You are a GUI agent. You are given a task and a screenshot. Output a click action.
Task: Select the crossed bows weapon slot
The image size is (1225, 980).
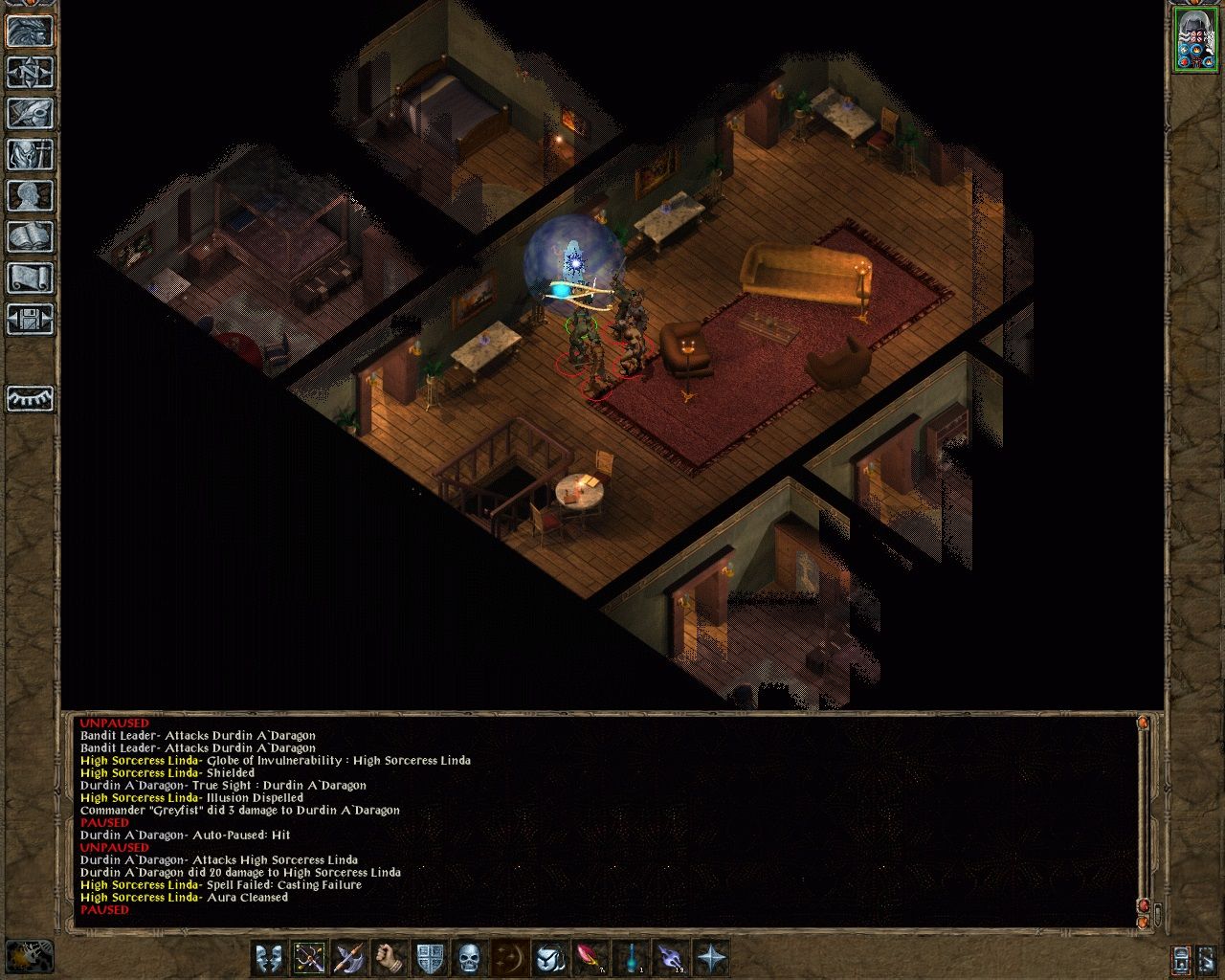point(309,957)
